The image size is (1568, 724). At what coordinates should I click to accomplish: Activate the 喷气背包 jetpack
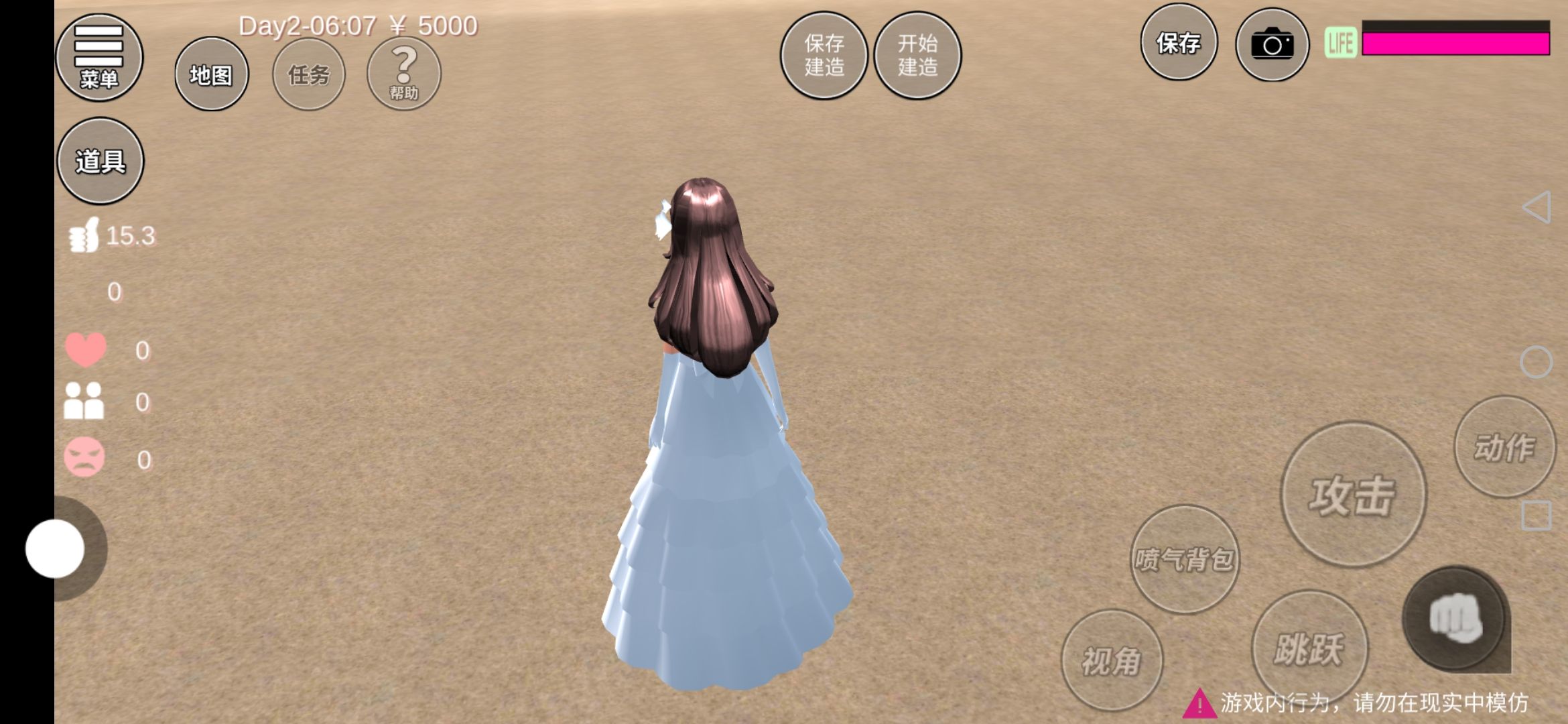coord(1184,559)
